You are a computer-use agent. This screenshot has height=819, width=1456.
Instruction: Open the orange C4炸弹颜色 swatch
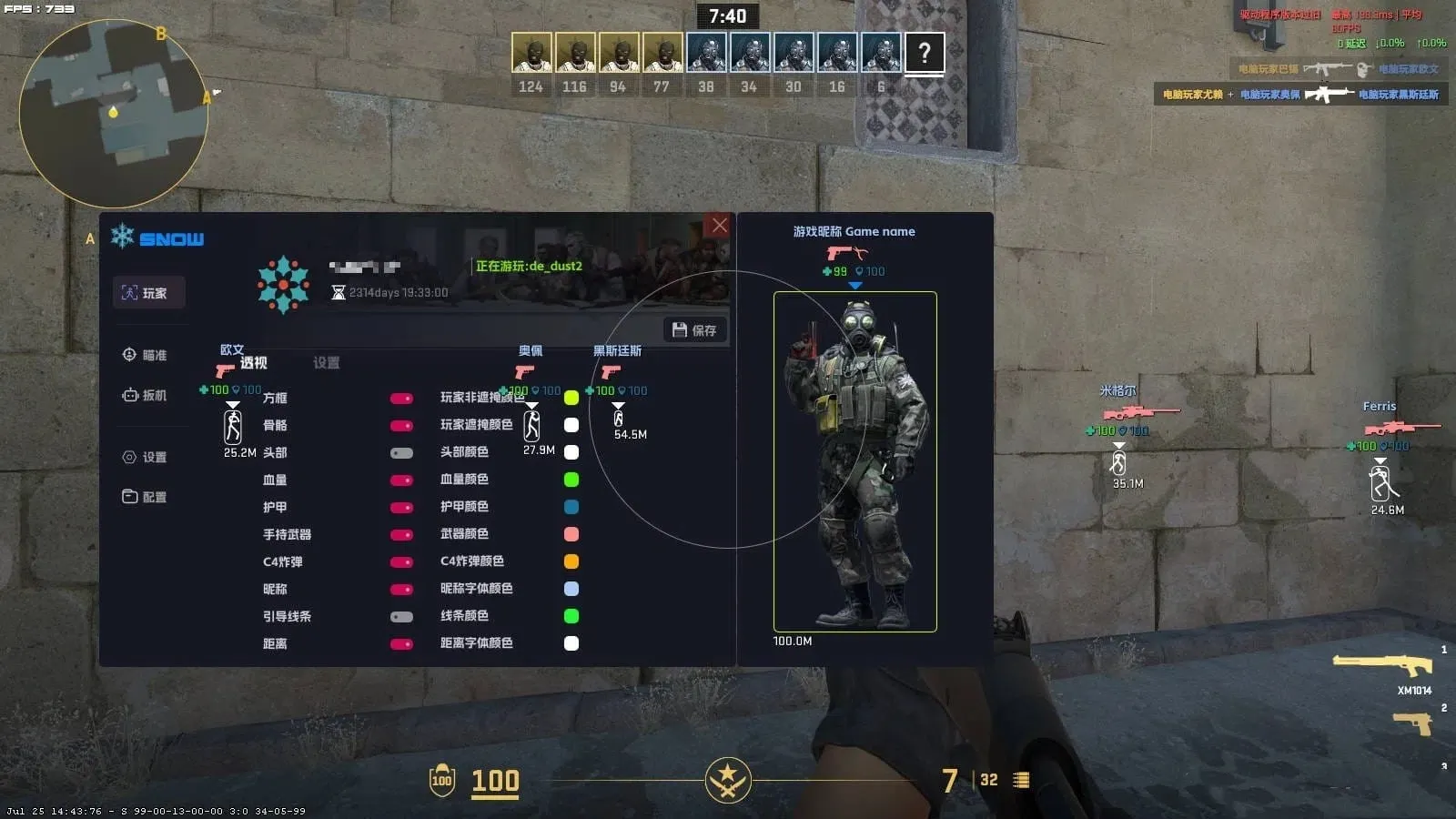click(x=571, y=561)
